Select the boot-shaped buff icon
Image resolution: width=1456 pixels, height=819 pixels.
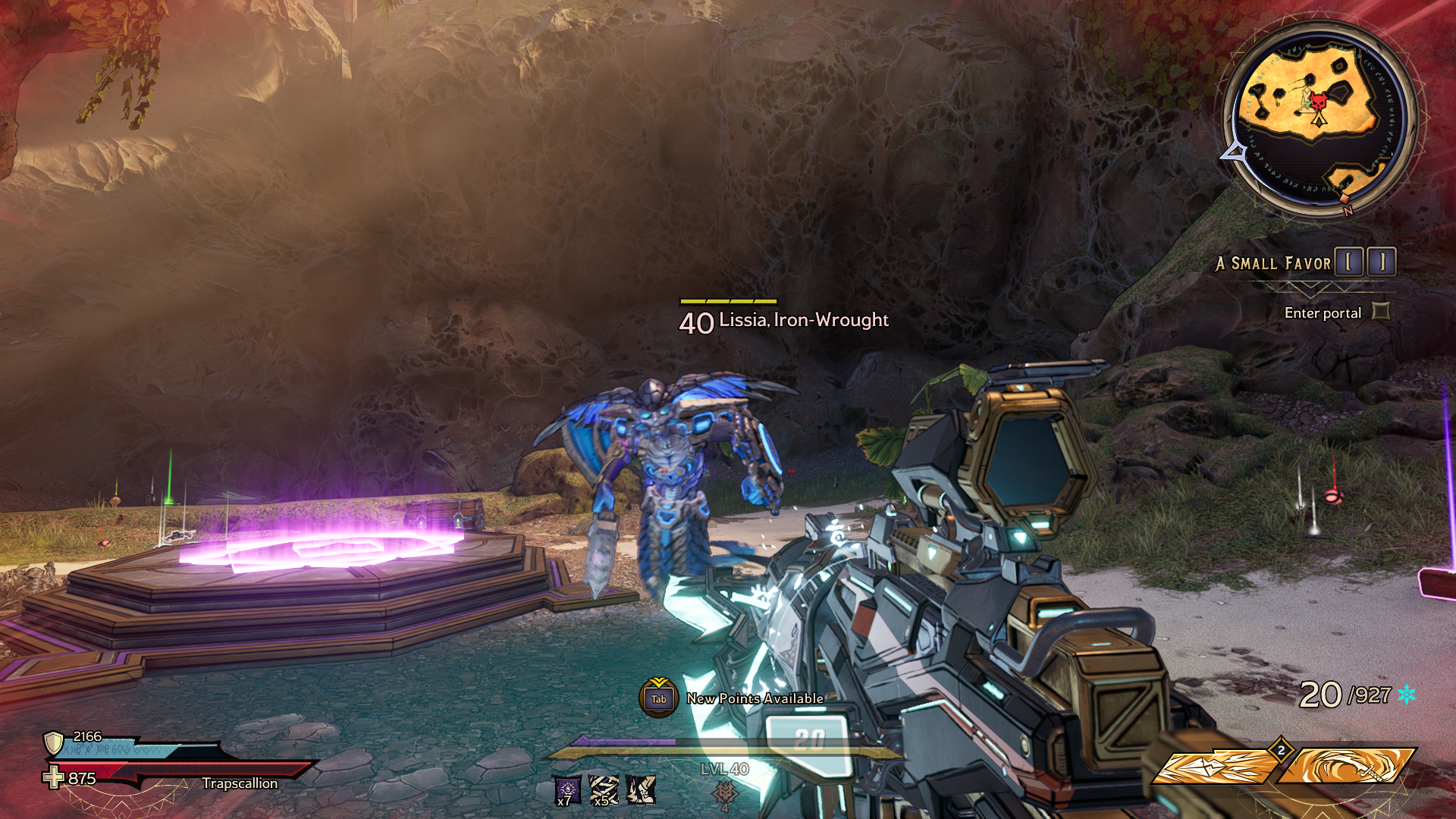pyautogui.click(x=642, y=790)
